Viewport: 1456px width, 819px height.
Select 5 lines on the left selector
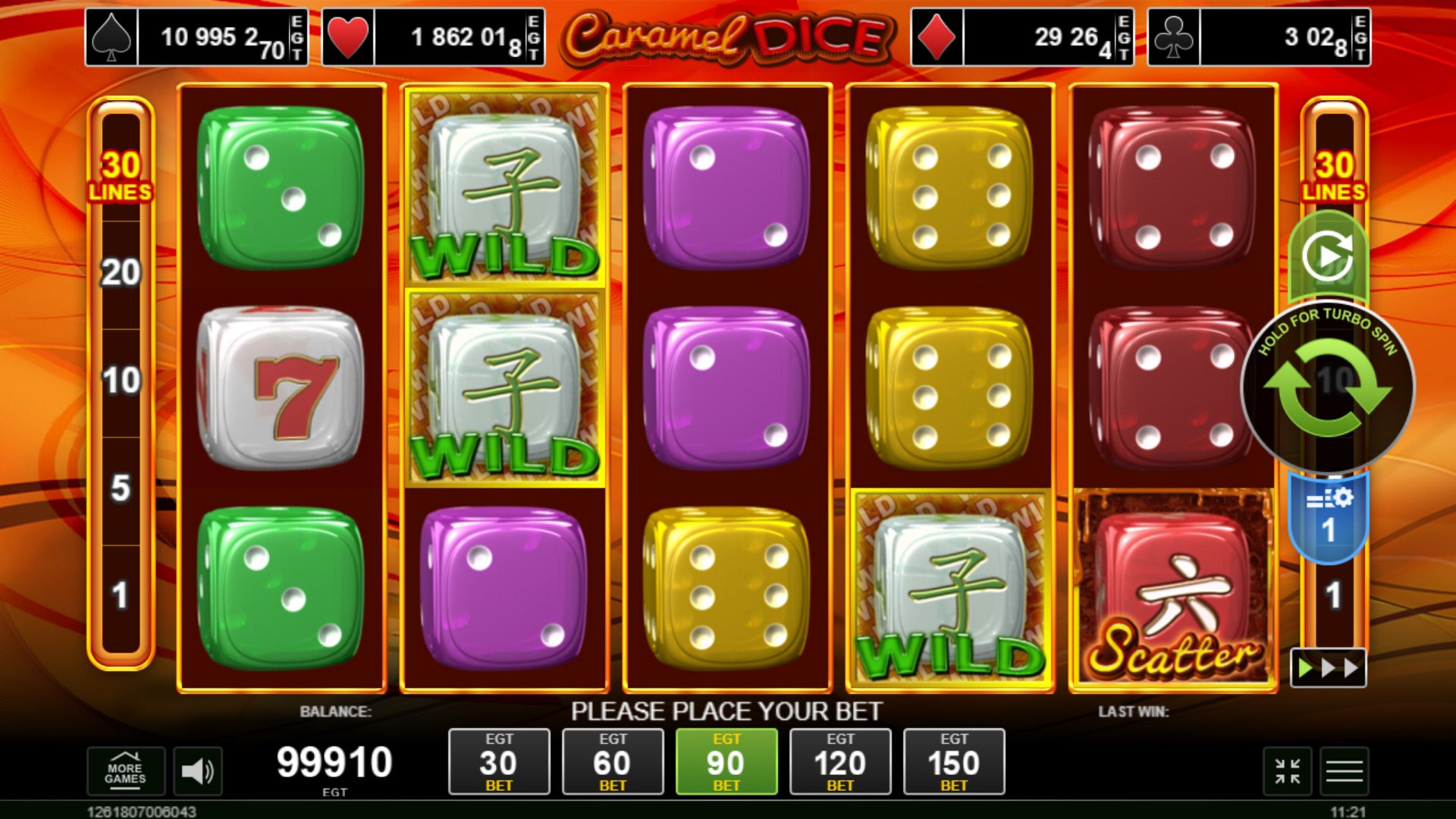click(x=121, y=488)
